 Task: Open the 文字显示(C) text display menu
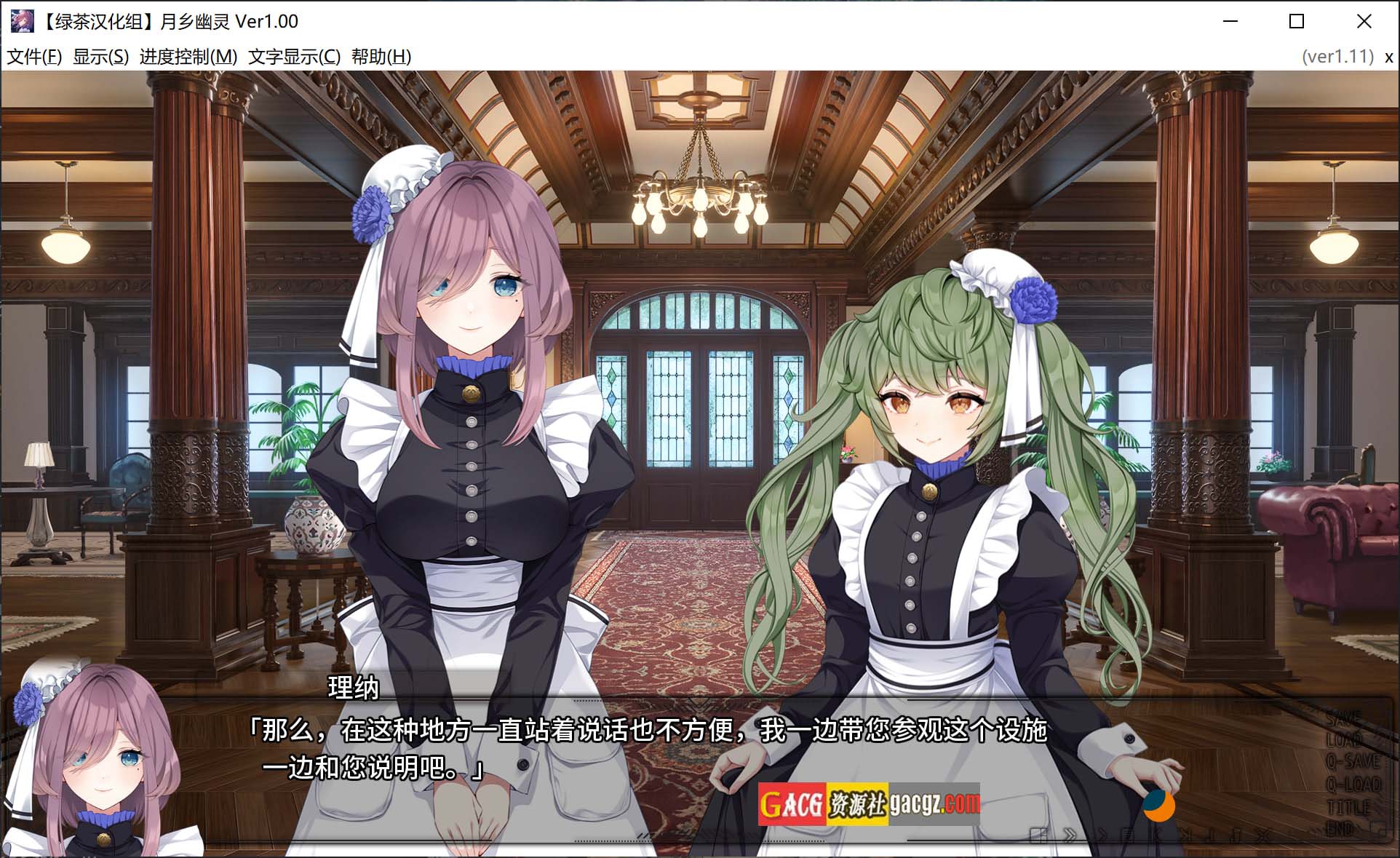point(294,57)
